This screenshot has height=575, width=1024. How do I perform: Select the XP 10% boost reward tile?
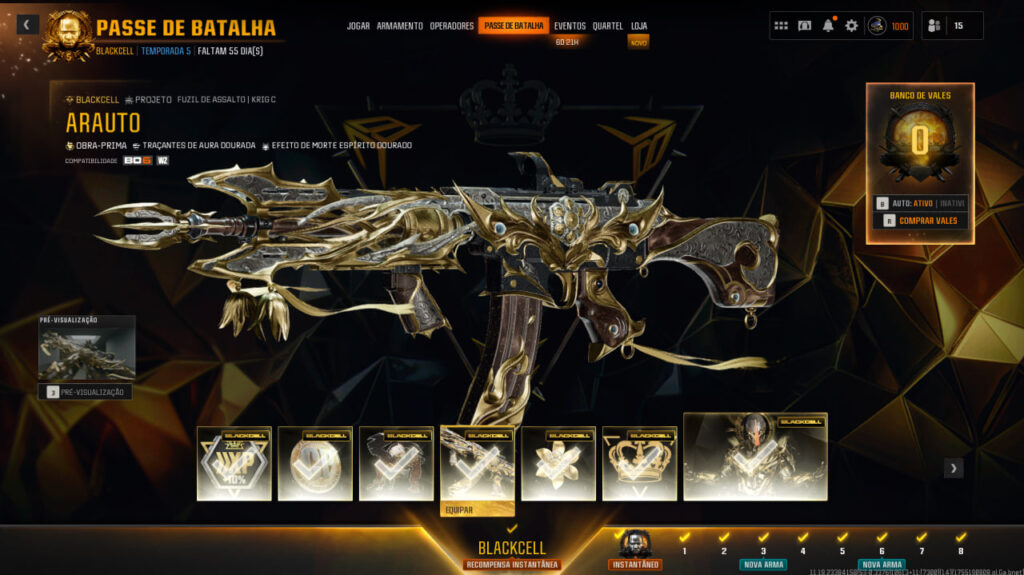(x=234, y=463)
